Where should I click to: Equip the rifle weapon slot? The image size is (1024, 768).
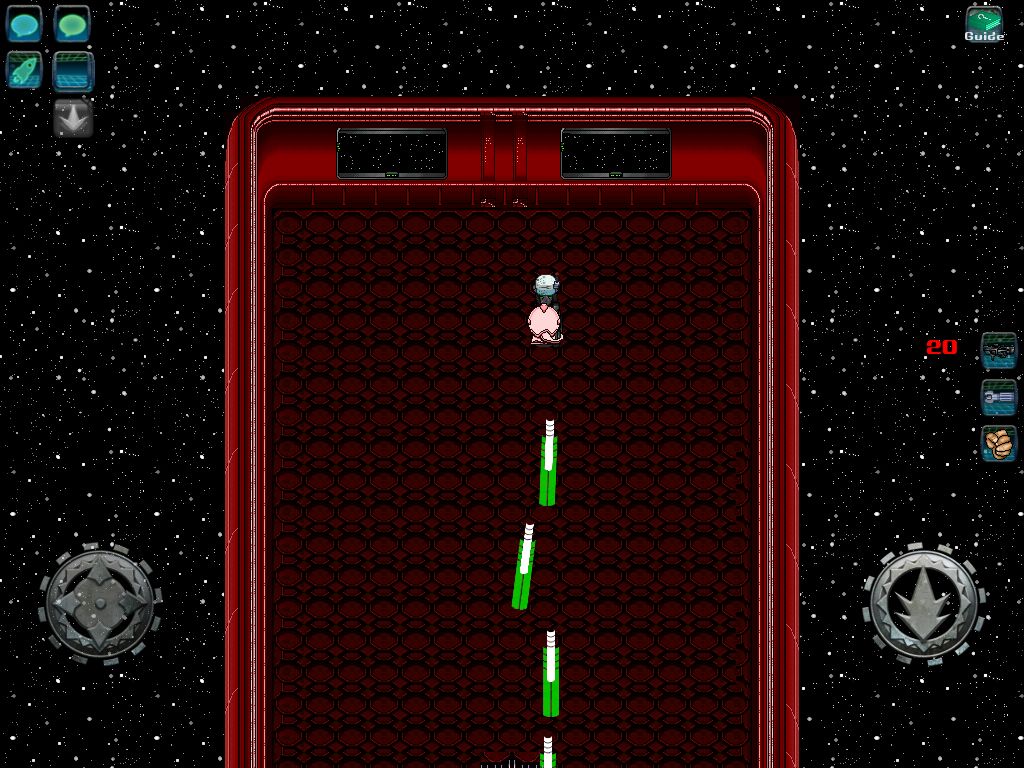[998, 349]
